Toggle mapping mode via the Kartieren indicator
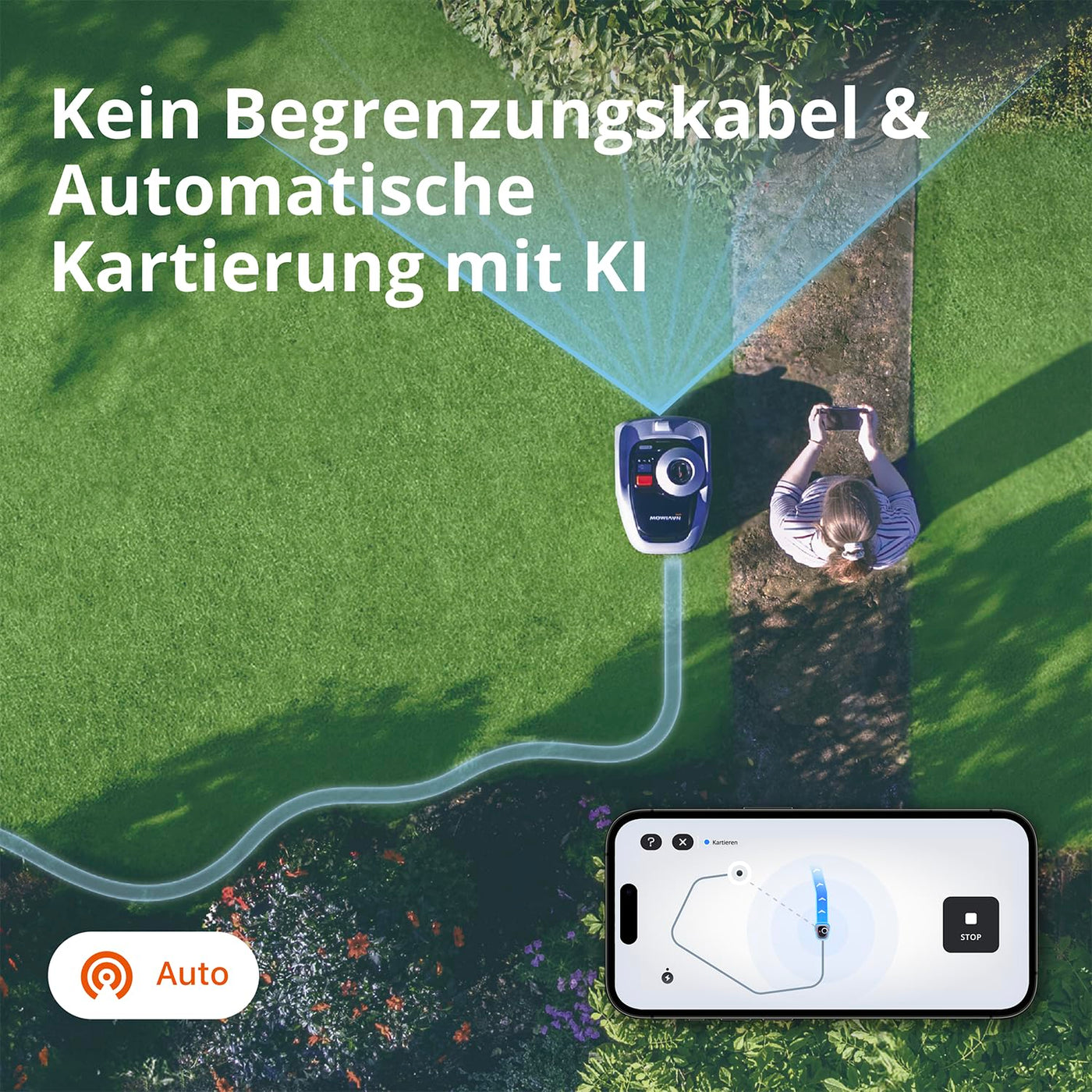 724,842
